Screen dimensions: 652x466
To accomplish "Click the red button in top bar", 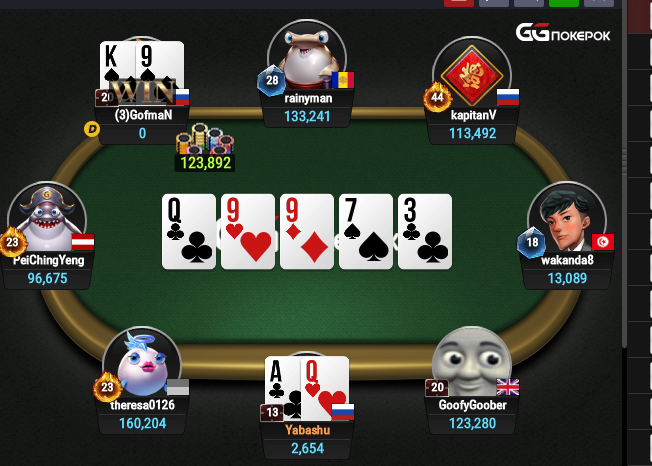I will tap(458, 3).
